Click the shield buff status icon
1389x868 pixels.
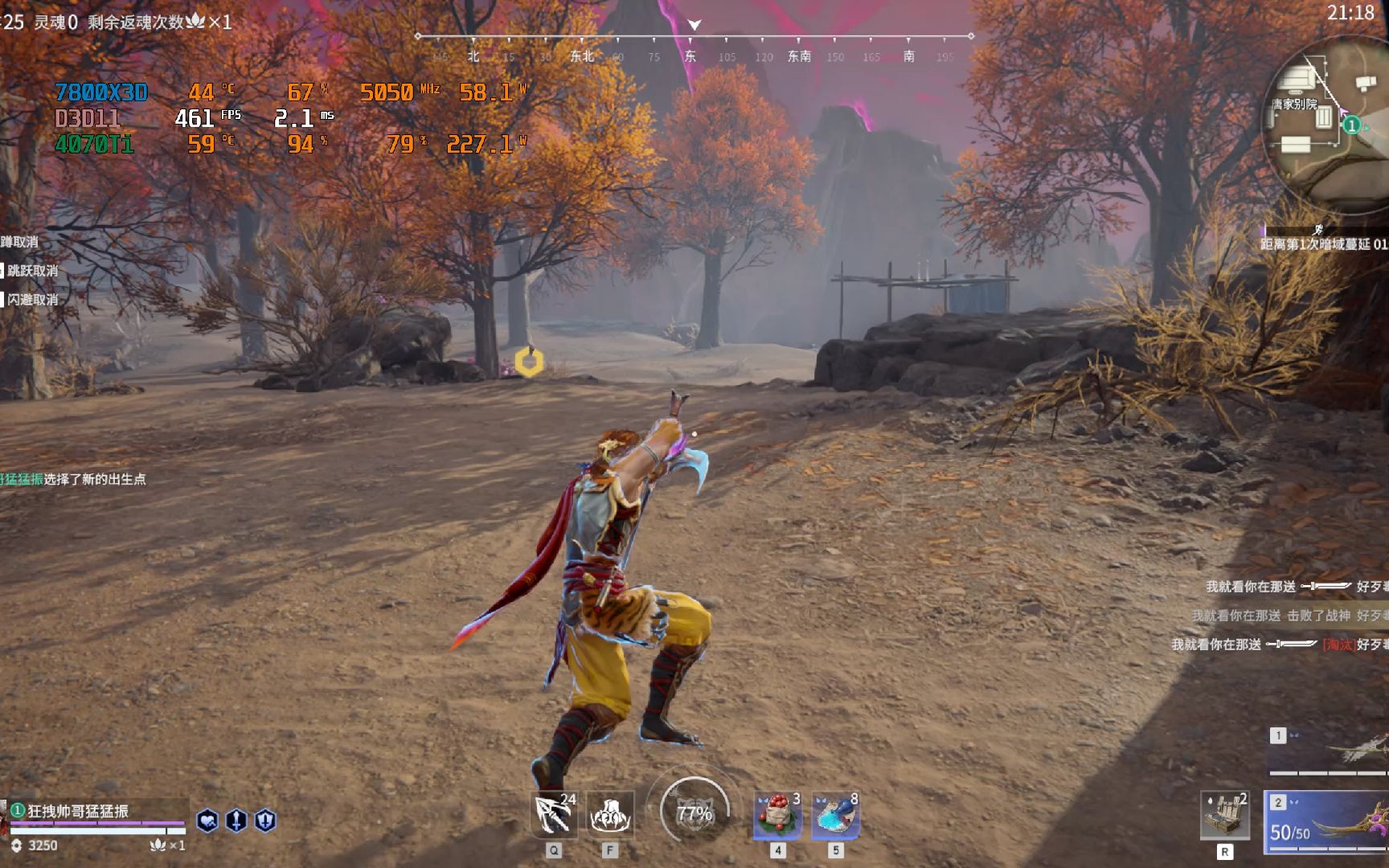click(x=265, y=821)
